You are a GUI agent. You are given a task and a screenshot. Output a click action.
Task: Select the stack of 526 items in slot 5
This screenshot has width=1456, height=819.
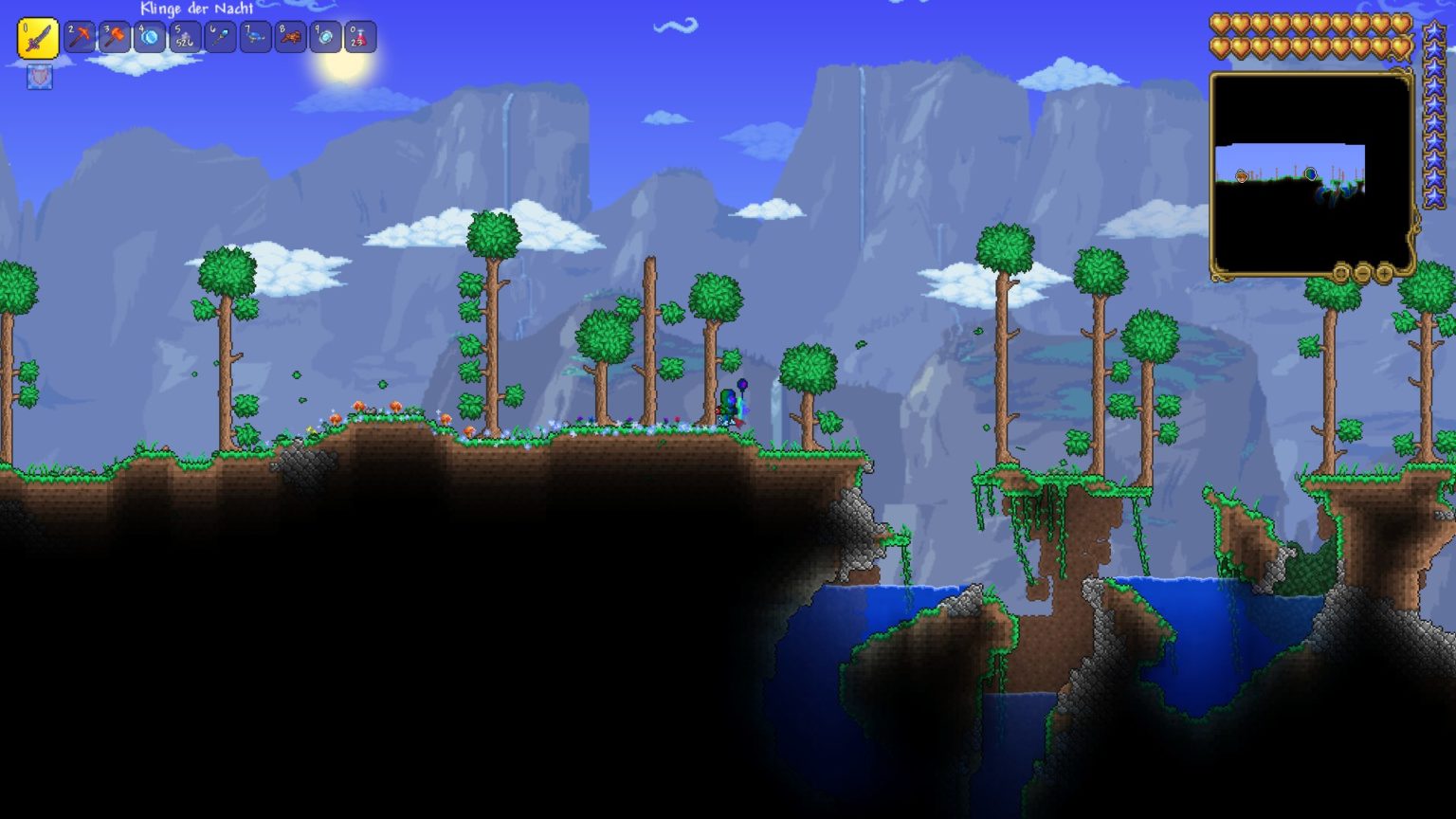tap(186, 38)
